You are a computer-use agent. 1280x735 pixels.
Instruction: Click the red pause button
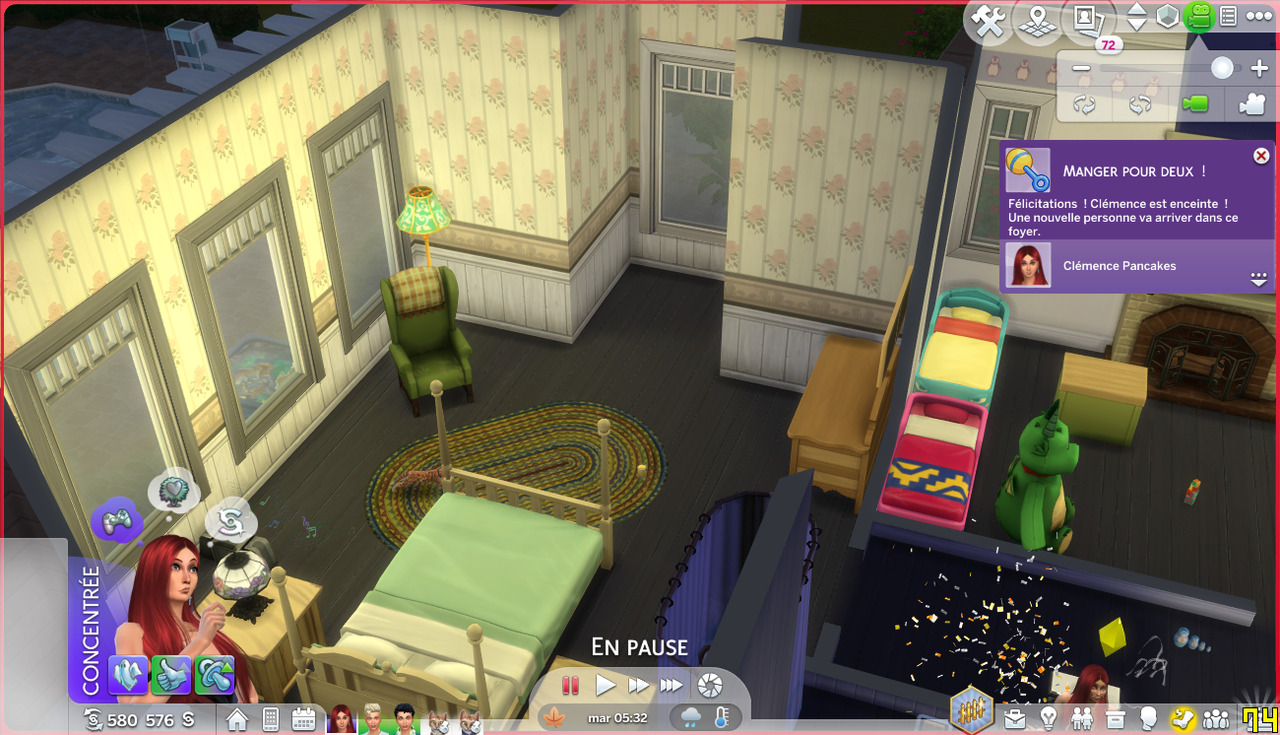(570, 686)
